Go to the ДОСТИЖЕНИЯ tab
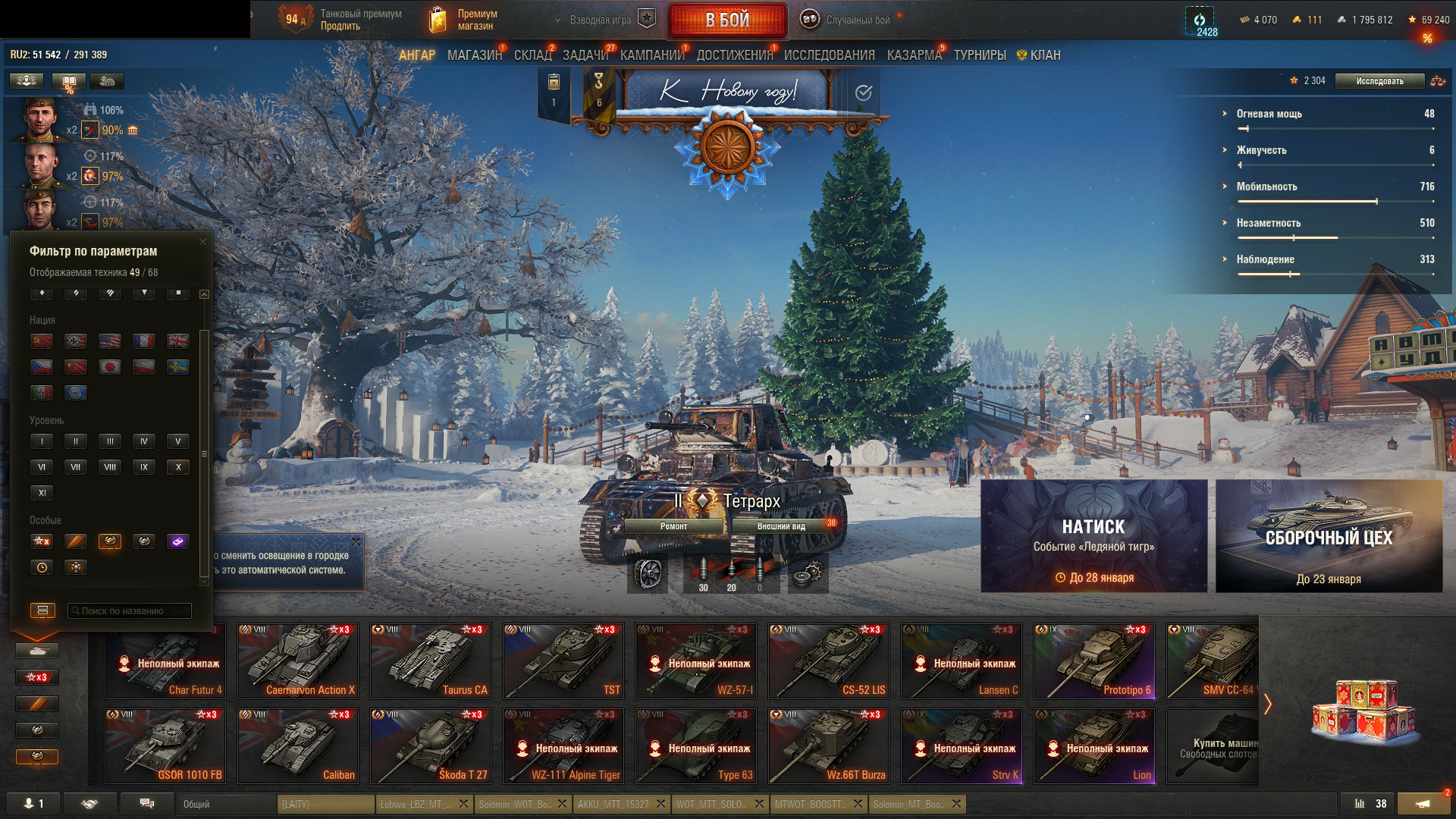 (734, 55)
